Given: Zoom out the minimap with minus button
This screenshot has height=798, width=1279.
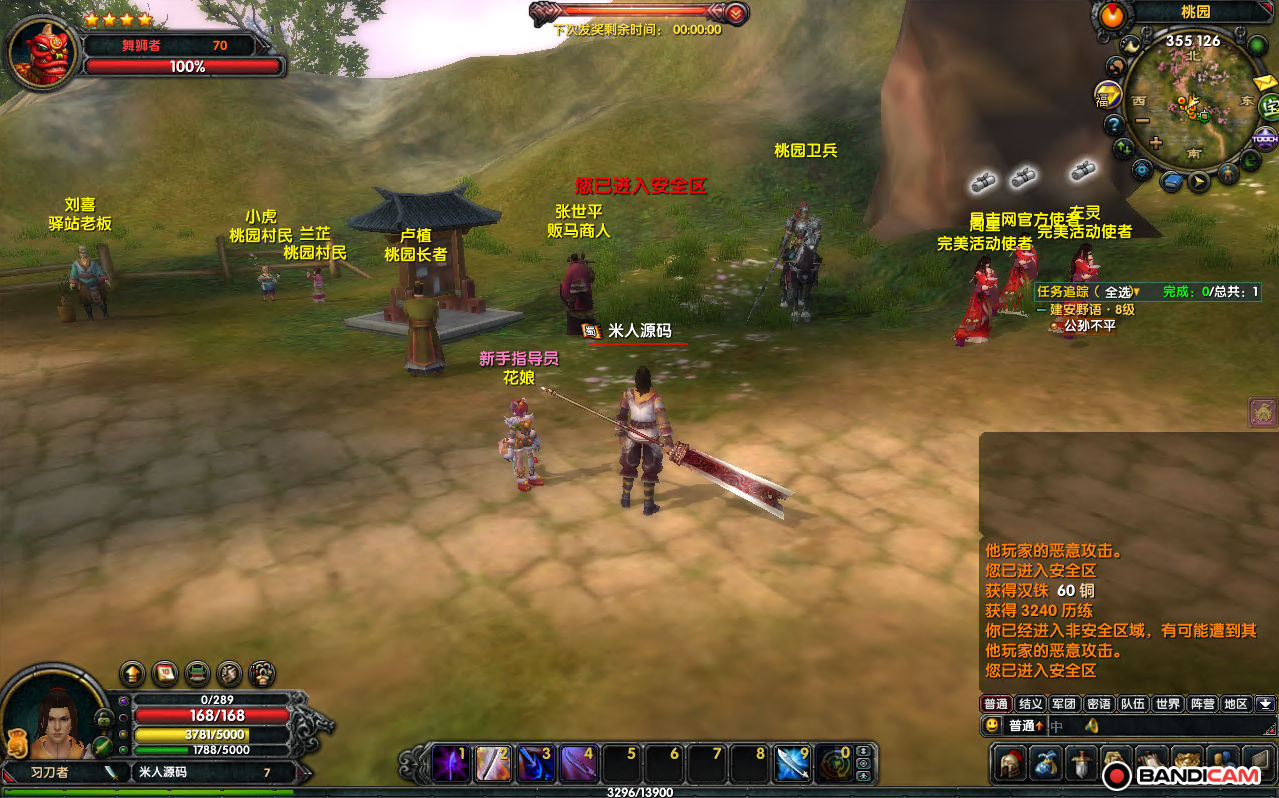Looking at the screenshot, I should tap(1143, 120).
